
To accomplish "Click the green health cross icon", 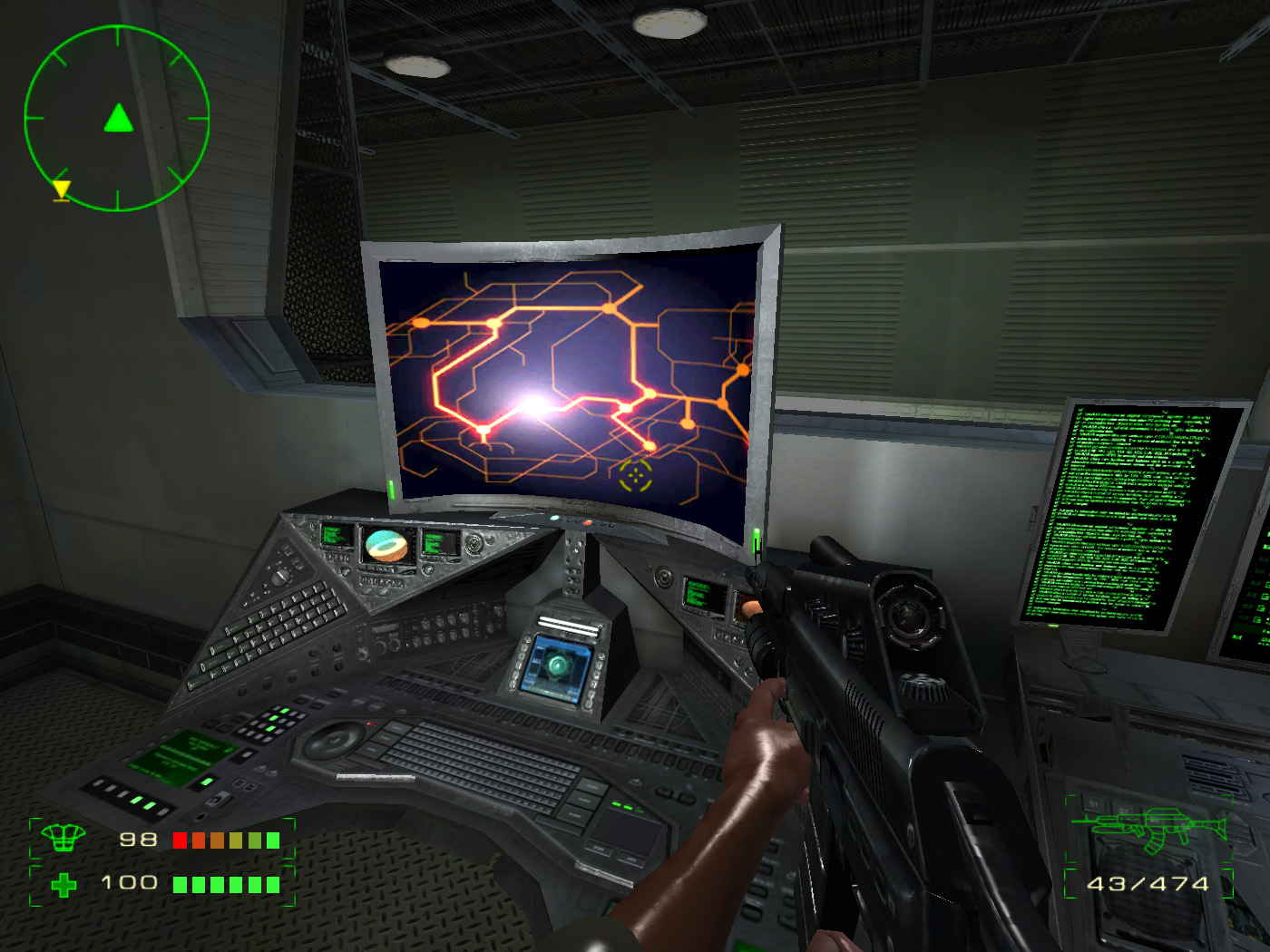I will pos(63,885).
